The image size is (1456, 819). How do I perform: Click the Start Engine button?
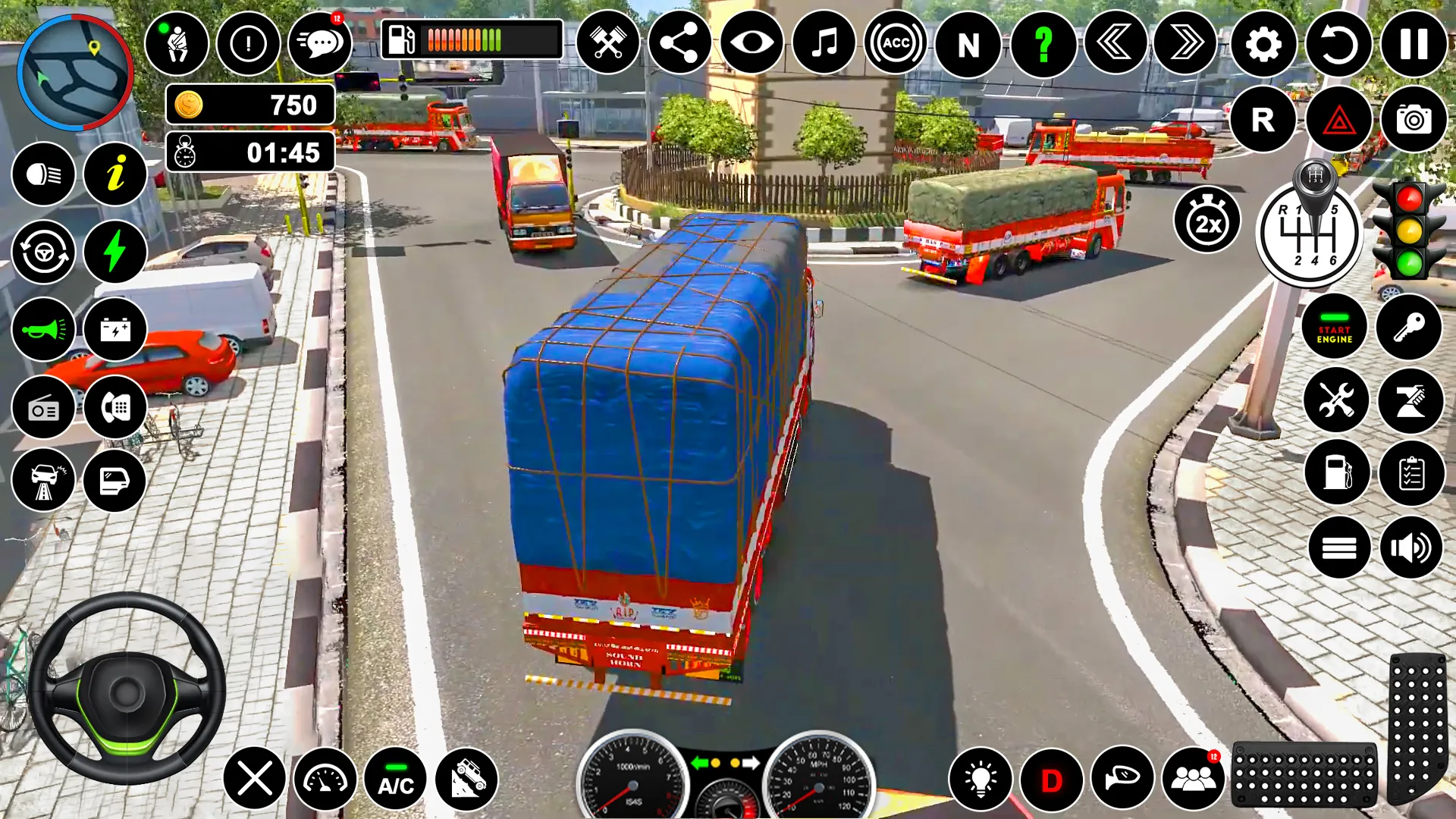pyautogui.click(x=1334, y=327)
